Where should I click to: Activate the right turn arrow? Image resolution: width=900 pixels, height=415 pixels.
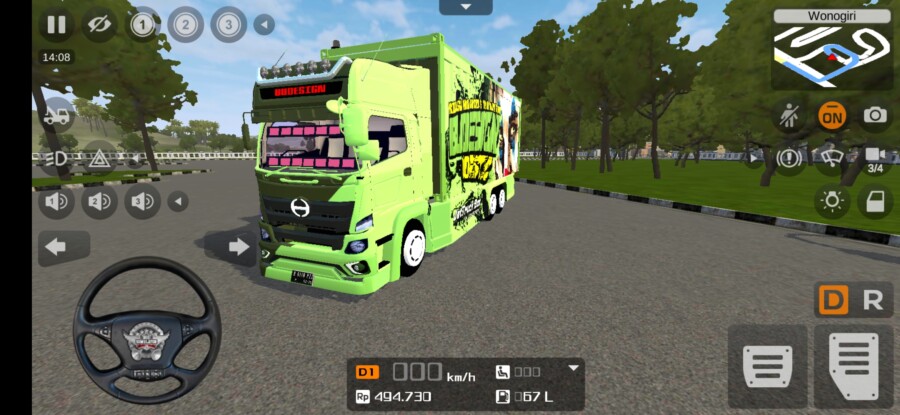coord(238,247)
